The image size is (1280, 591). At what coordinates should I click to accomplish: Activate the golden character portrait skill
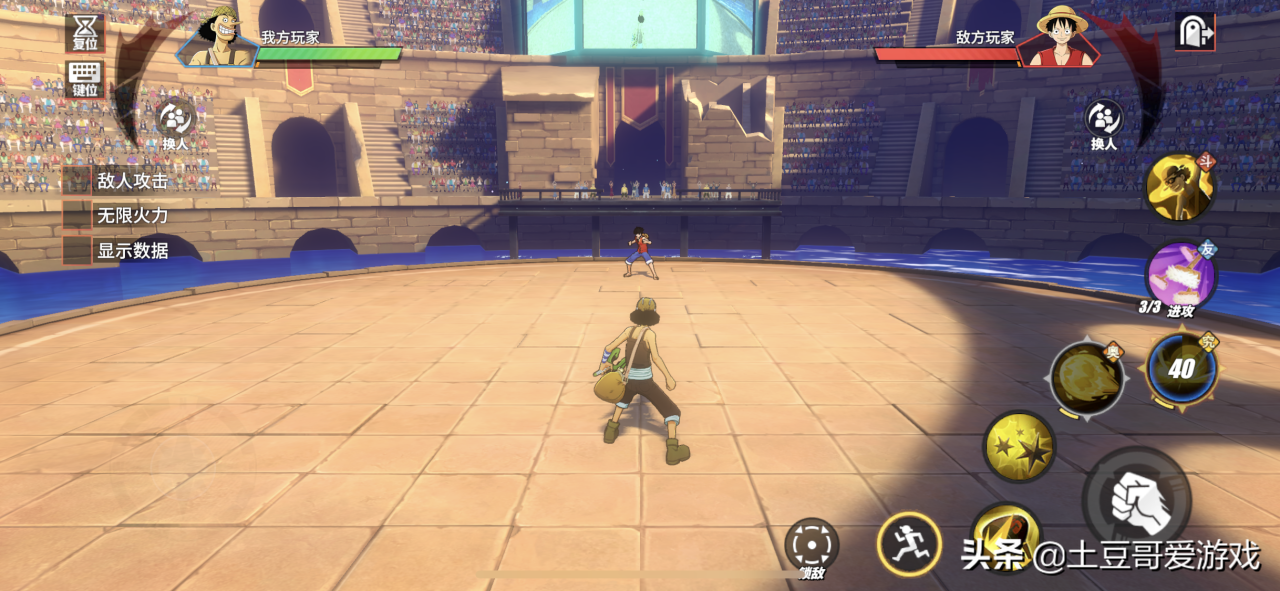point(1180,188)
